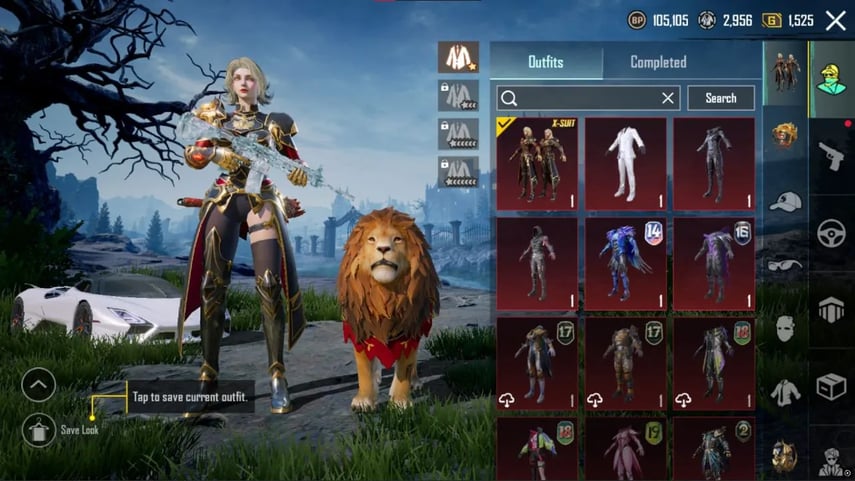Tap Save Look button
855x481 pixels.
(39, 431)
